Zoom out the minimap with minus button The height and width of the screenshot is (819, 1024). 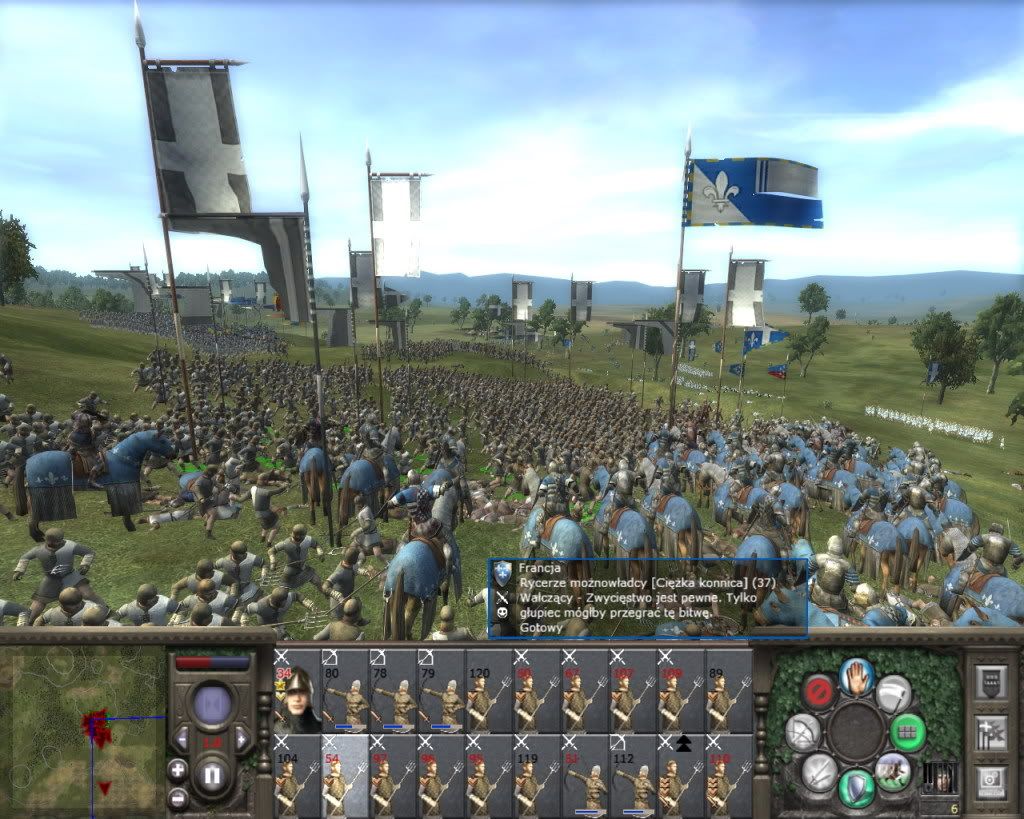[x=178, y=798]
